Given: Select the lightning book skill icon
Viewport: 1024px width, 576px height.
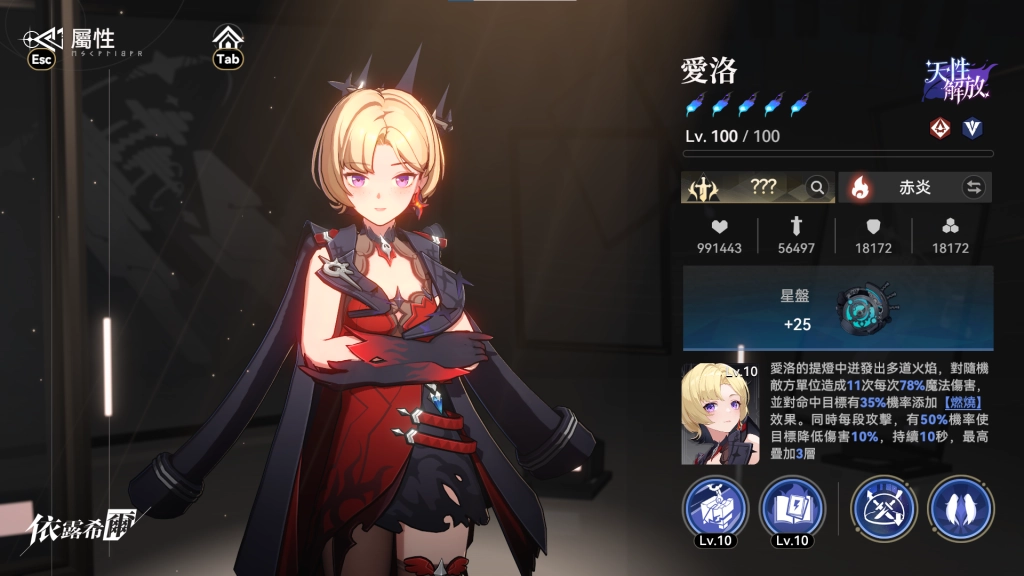Looking at the screenshot, I should point(792,508).
